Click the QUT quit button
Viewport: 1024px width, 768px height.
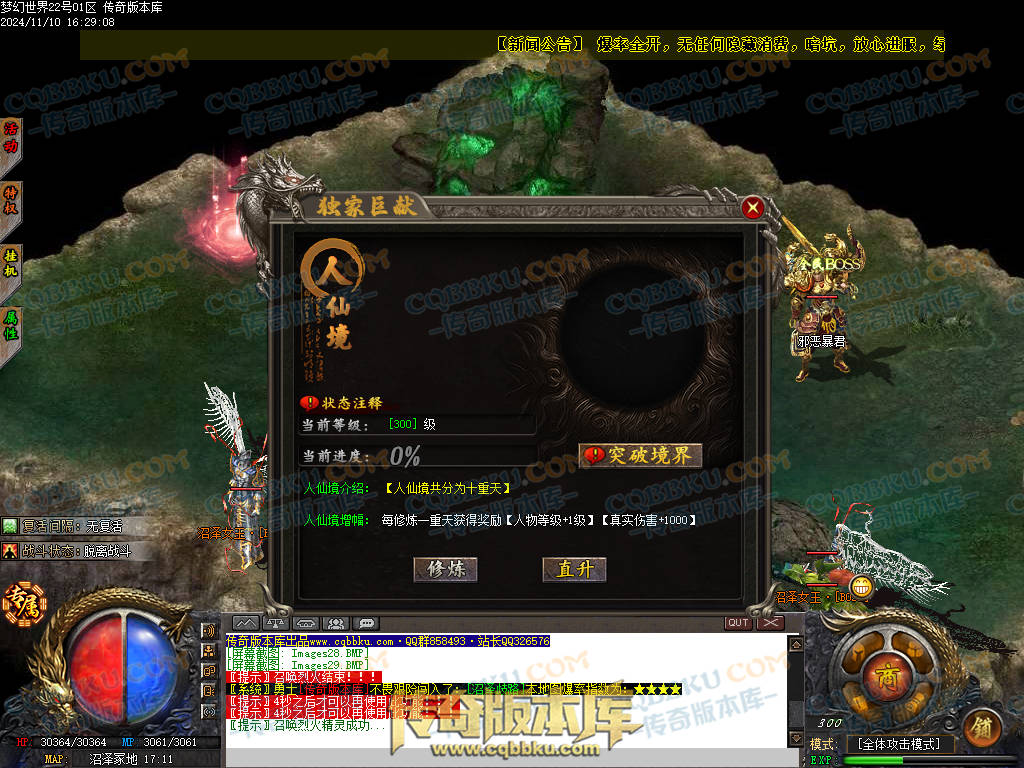coord(738,623)
